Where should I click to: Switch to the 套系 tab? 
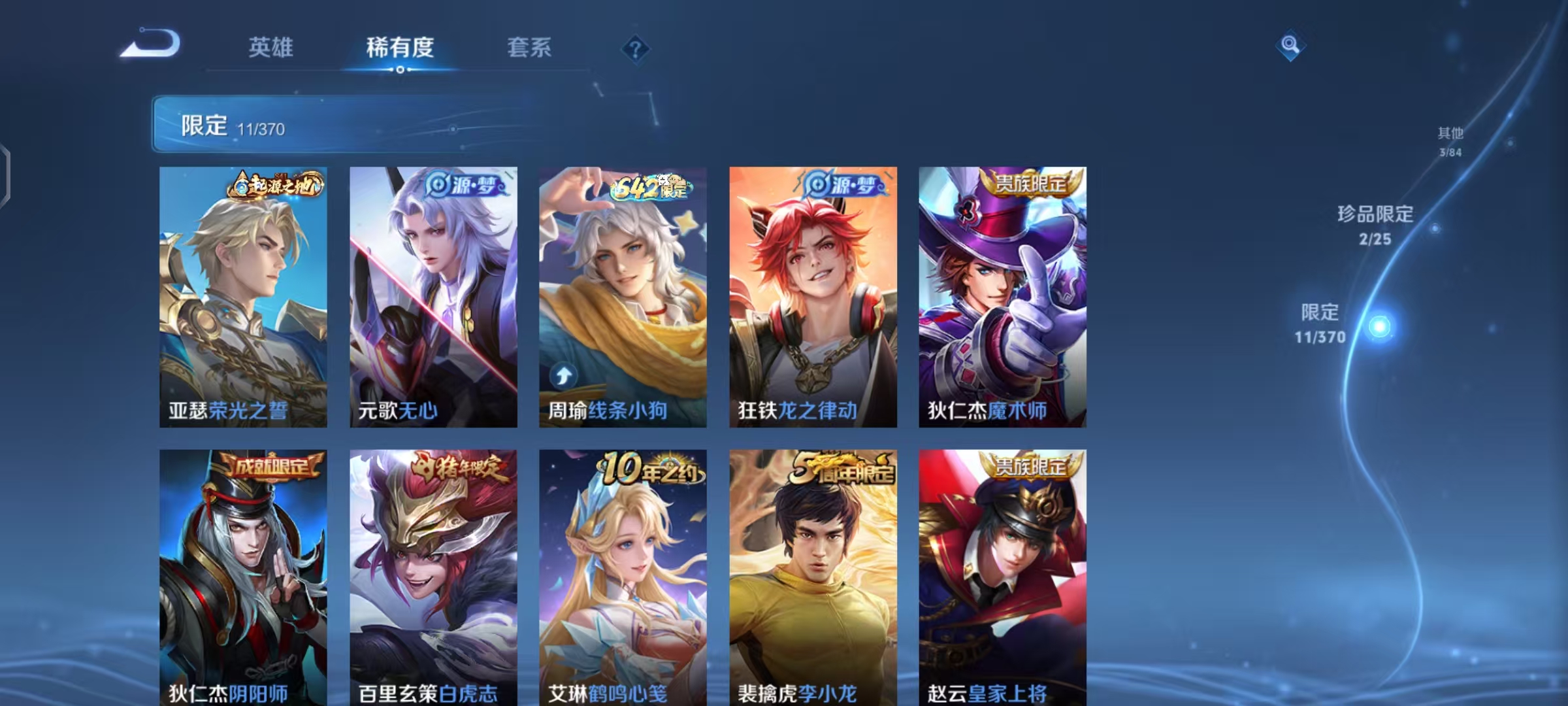529,47
